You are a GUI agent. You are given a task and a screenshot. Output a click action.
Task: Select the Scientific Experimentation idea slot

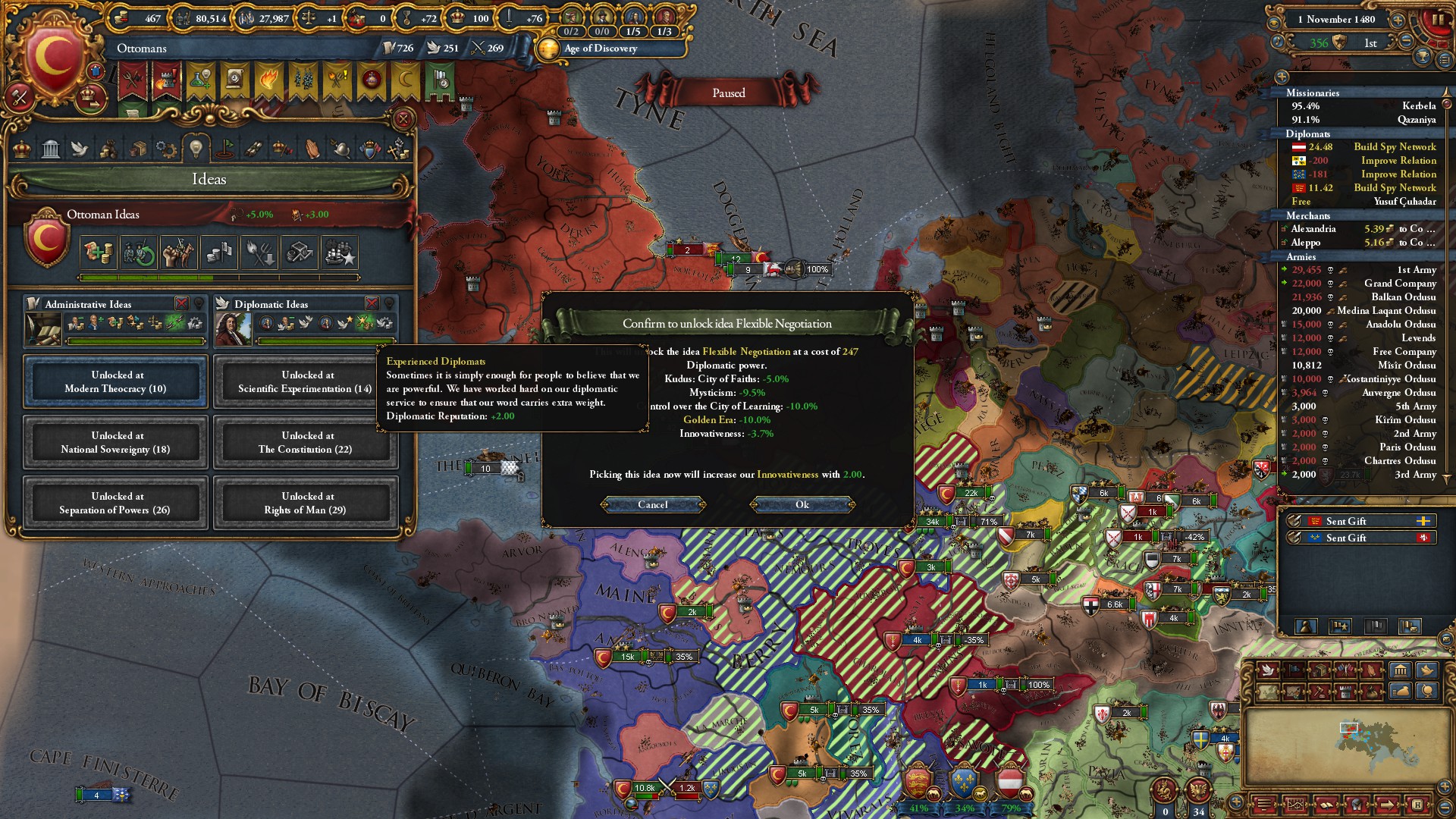point(305,381)
